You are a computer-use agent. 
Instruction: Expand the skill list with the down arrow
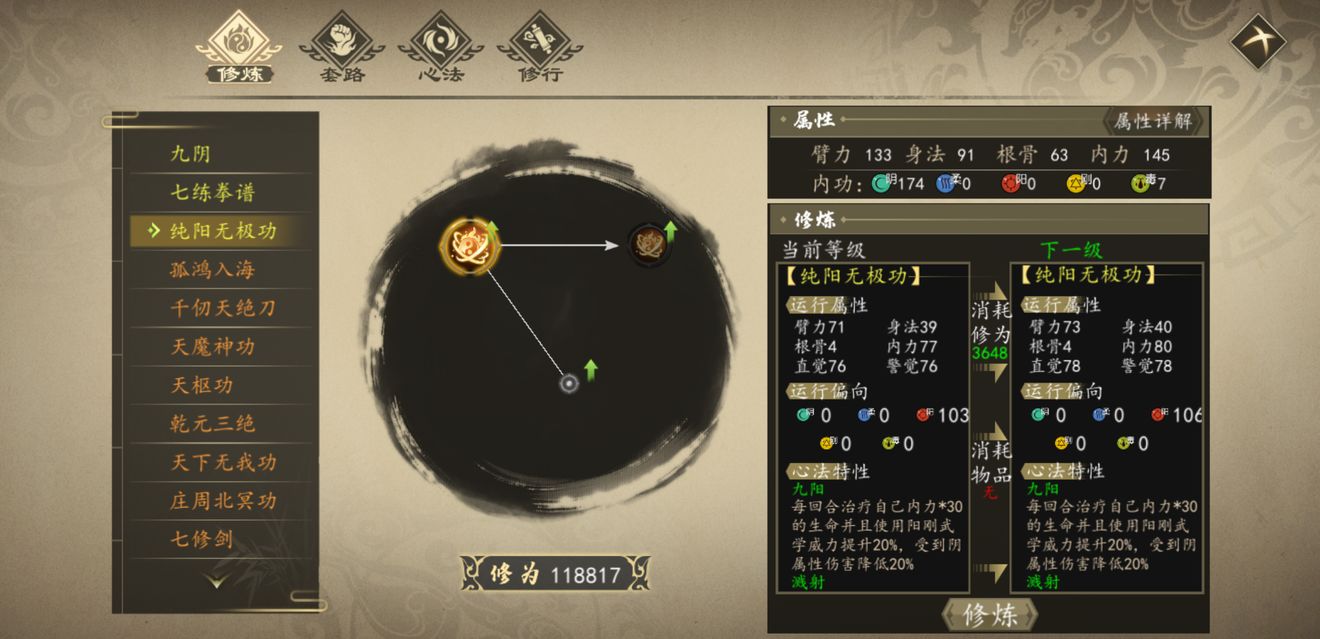(216, 580)
